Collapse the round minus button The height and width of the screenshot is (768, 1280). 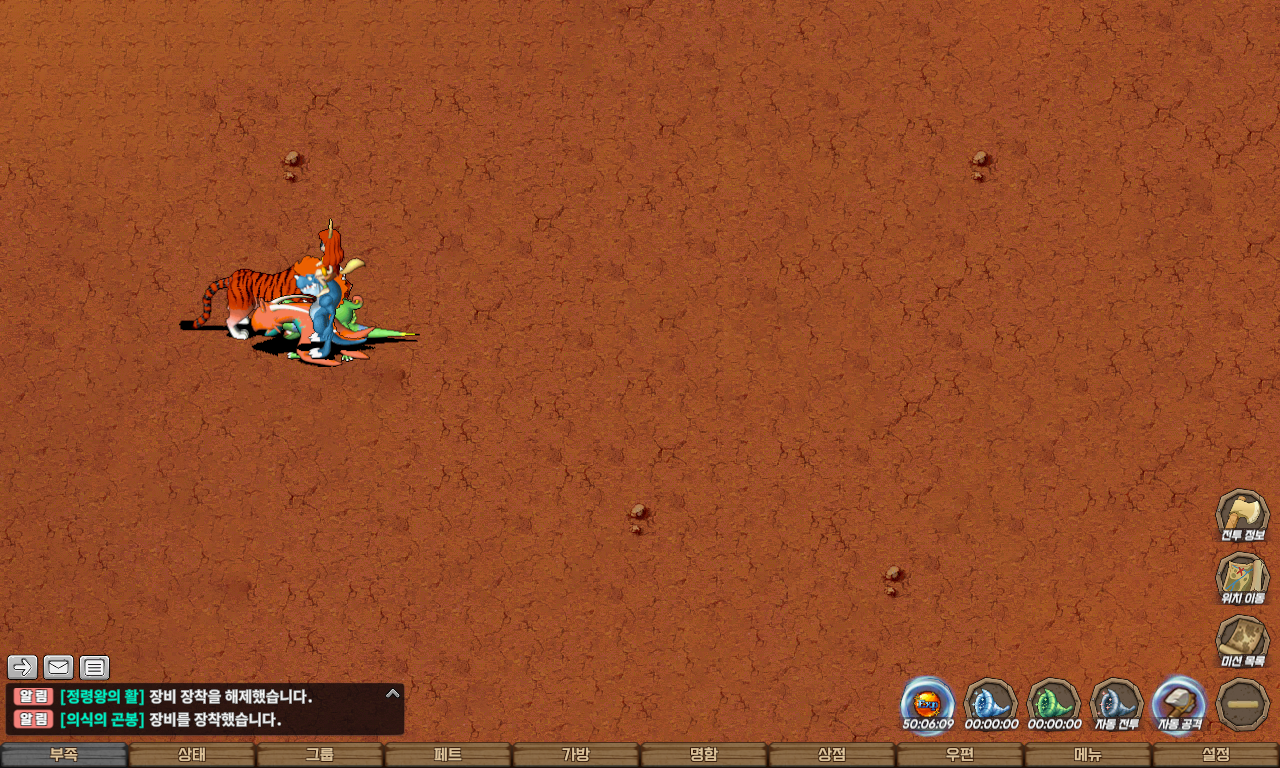coord(1242,704)
